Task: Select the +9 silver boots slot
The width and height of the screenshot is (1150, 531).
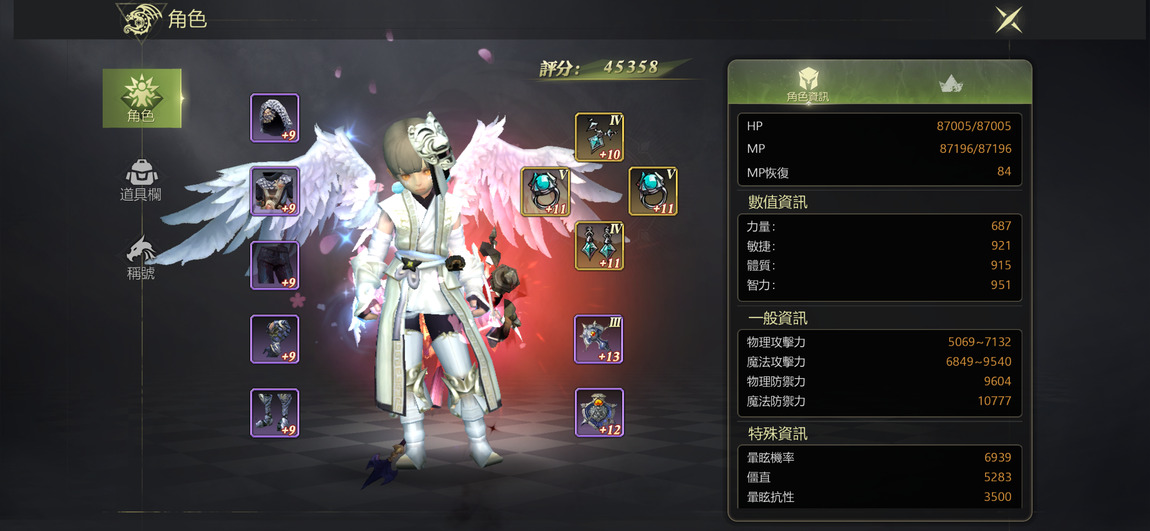Action: (274, 413)
